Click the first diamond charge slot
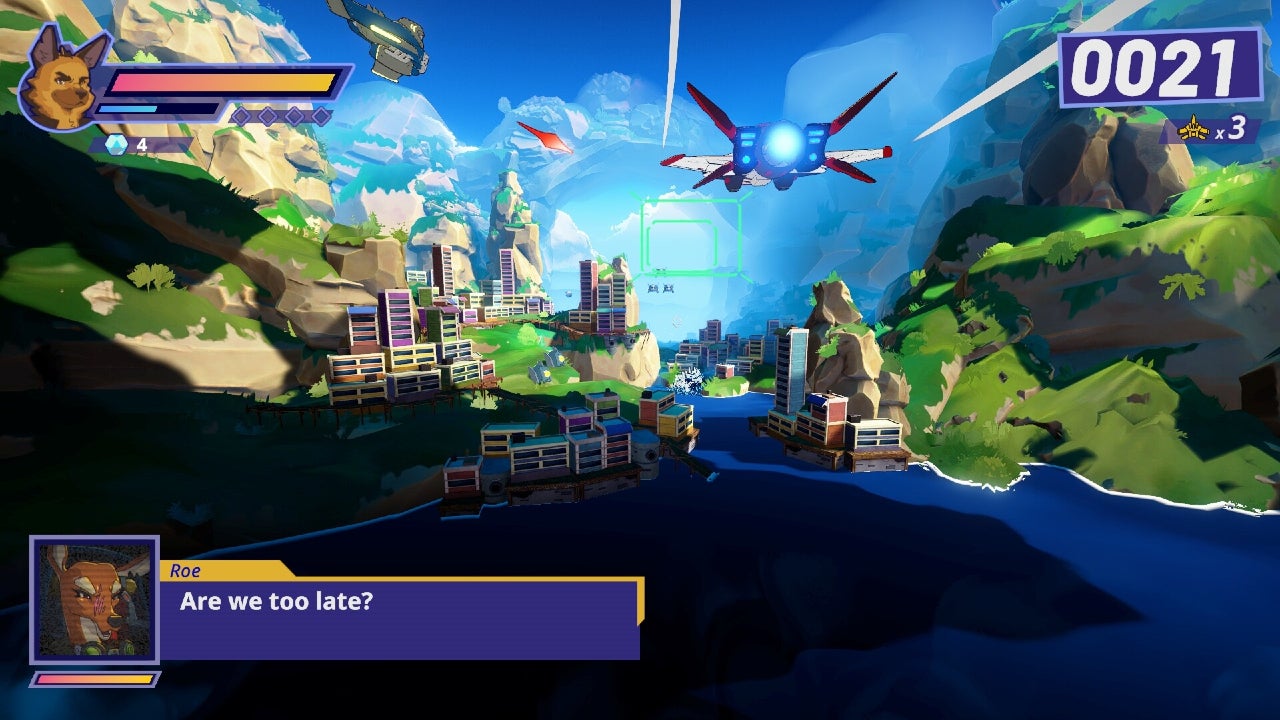This screenshot has height=720, width=1280. [x=241, y=114]
